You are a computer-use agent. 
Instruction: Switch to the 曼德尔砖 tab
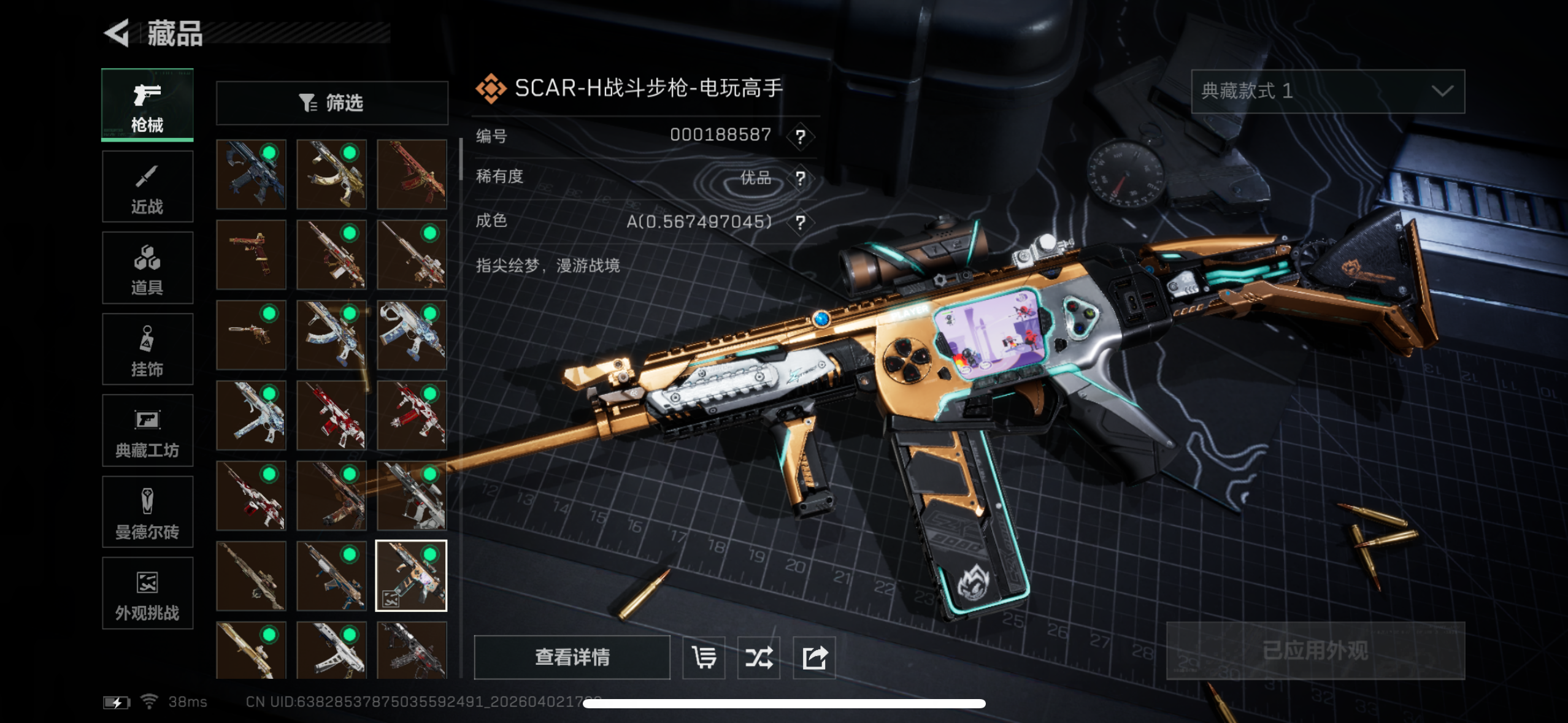[x=147, y=513]
